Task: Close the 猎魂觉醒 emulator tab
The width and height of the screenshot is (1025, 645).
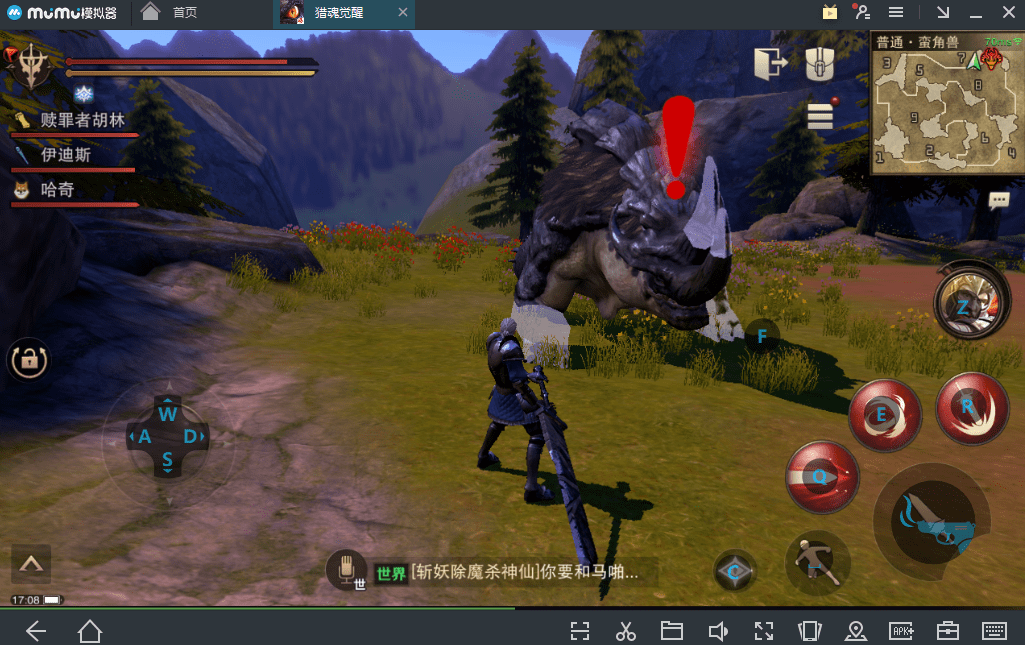Action: [402, 13]
